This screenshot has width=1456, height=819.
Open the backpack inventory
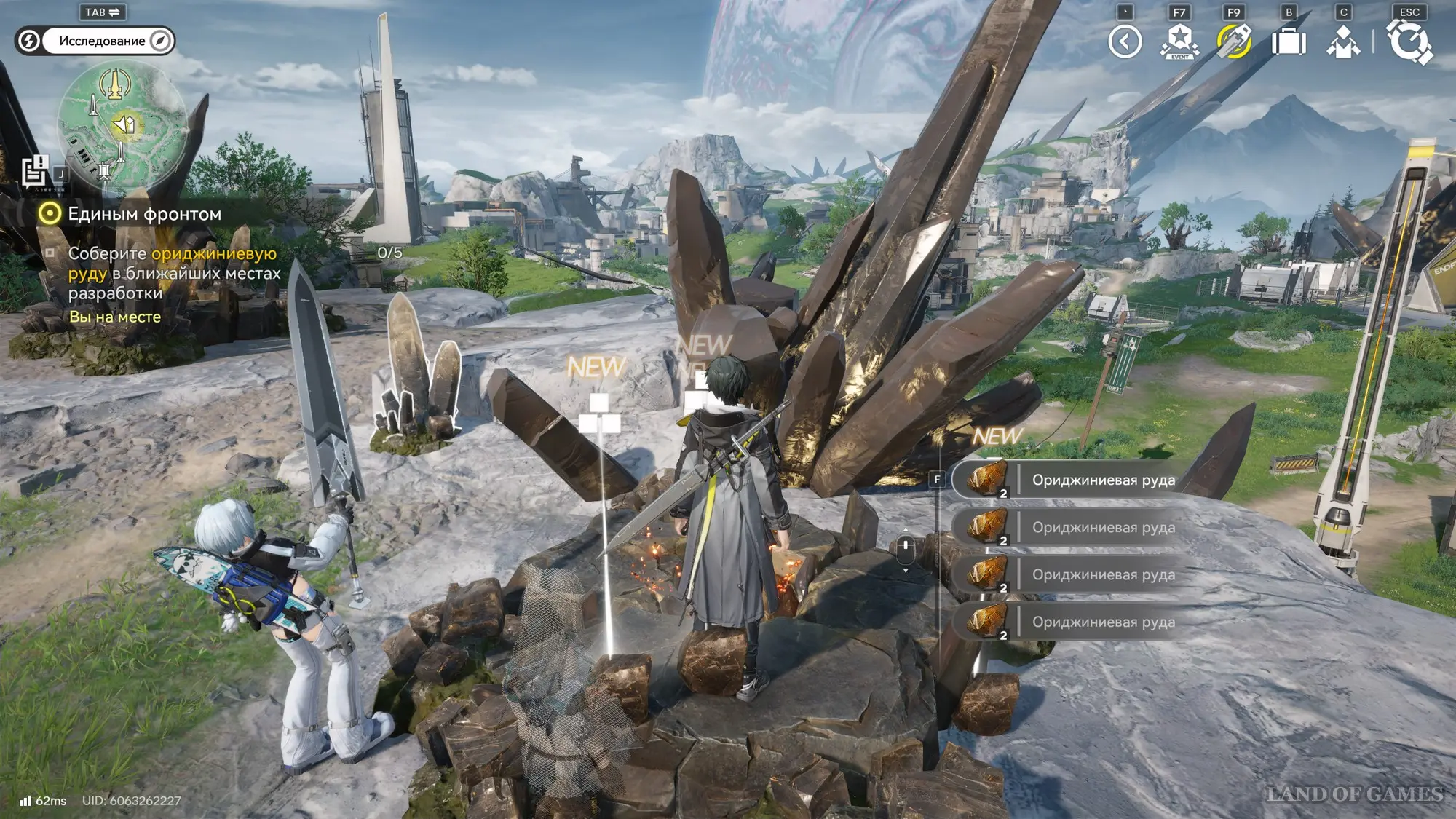tap(1289, 41)
